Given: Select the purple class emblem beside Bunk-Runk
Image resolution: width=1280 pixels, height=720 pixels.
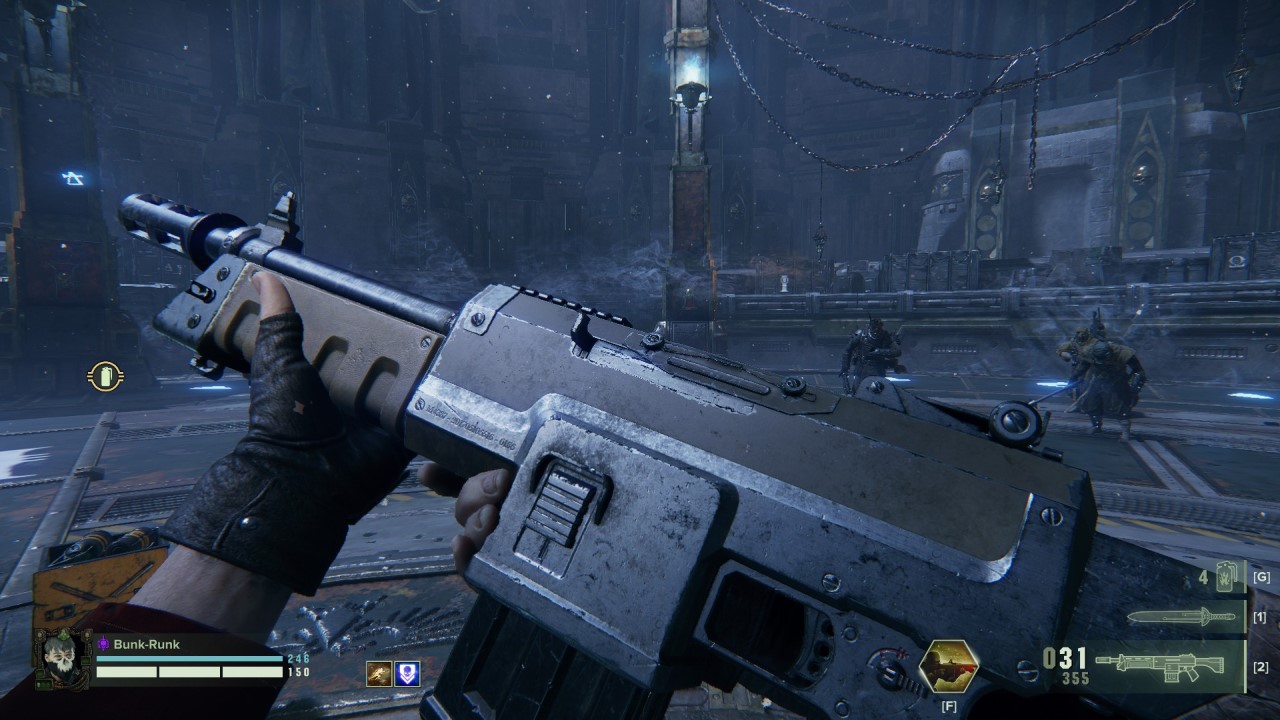Looking at the screenshot, I should tap(103, 645).
